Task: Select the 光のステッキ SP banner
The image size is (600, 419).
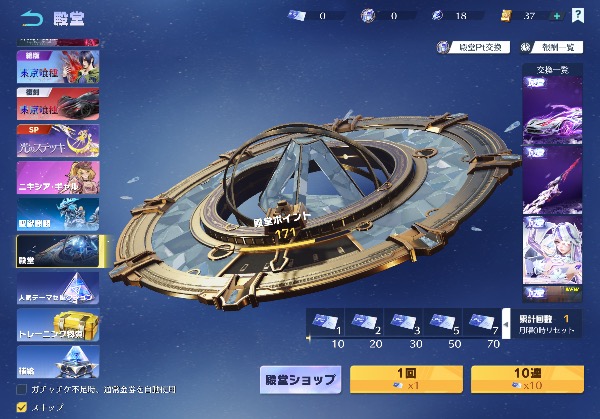Action: point(57,142)
